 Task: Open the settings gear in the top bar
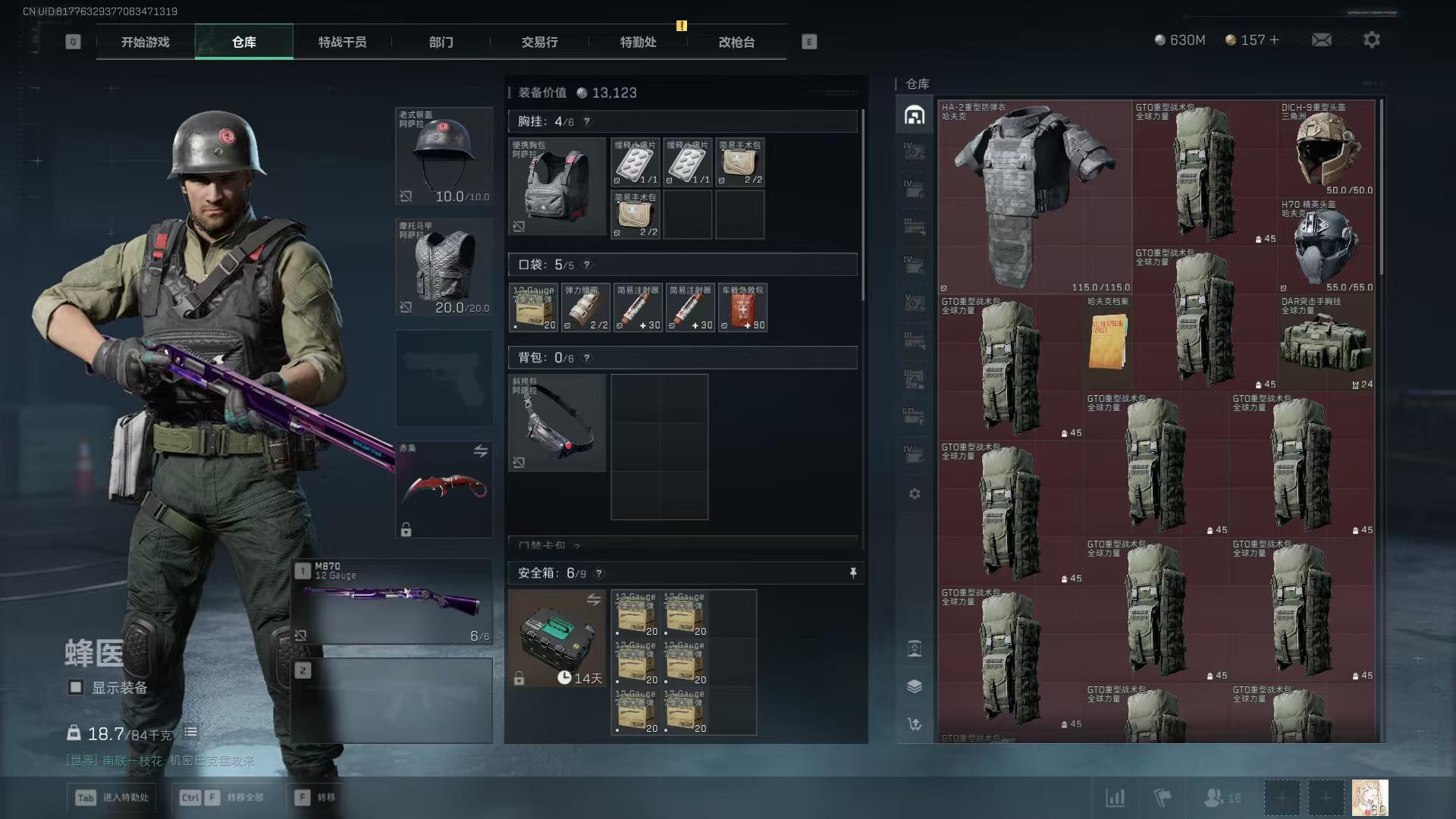click(1371, 39)
